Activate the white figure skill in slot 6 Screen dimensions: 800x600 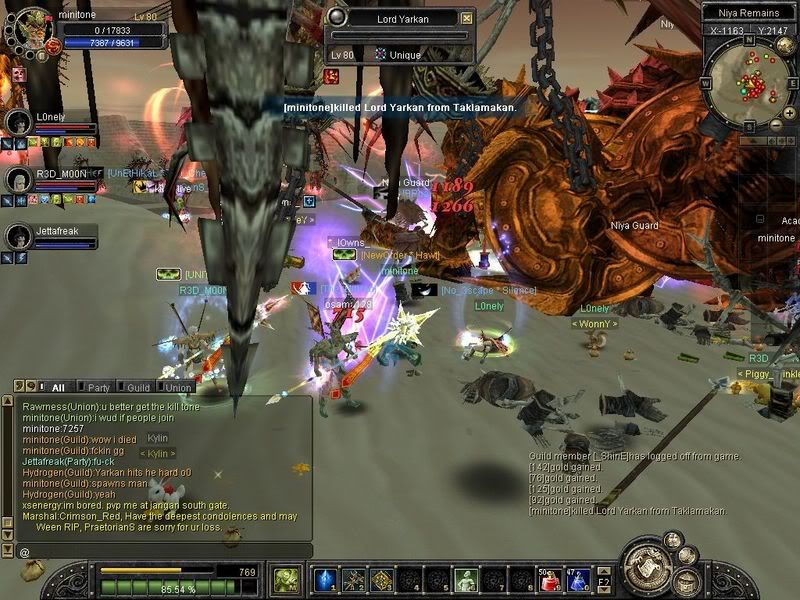tap(465, 579)
